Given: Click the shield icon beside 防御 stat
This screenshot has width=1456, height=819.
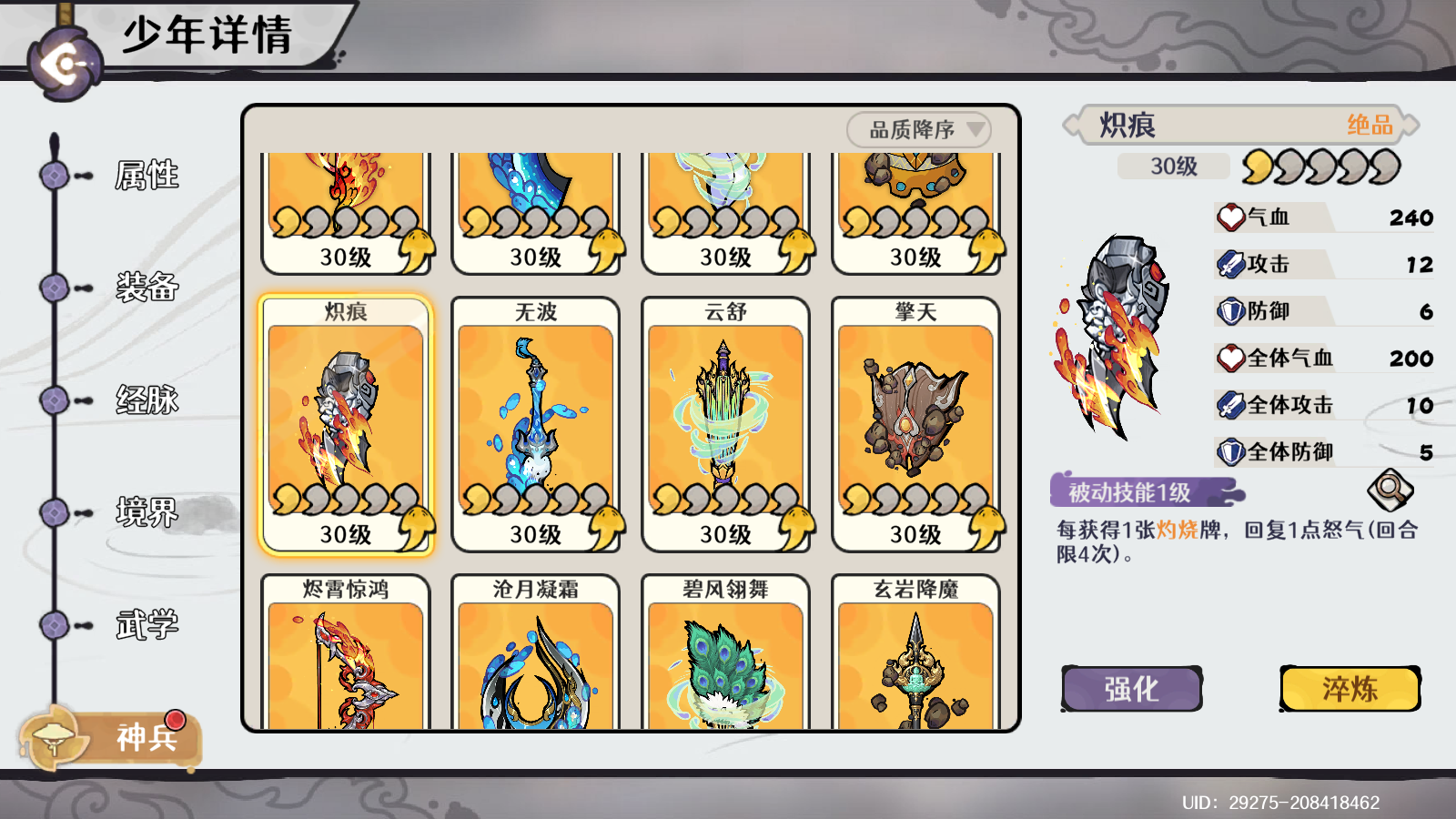Looking at the screenshot, I should pos(1230,310).
